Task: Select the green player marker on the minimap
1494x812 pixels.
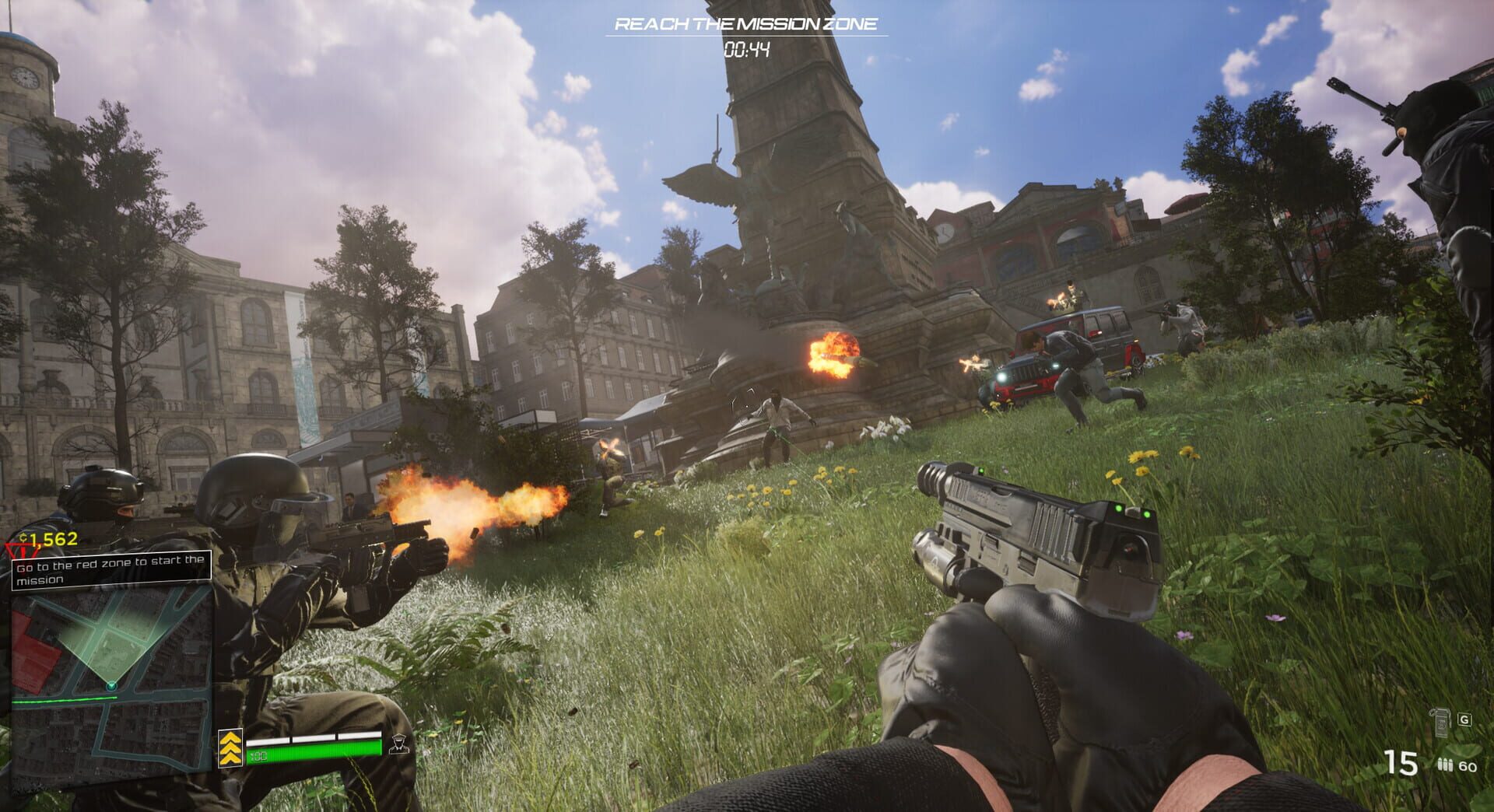Action: pos(111,686)
